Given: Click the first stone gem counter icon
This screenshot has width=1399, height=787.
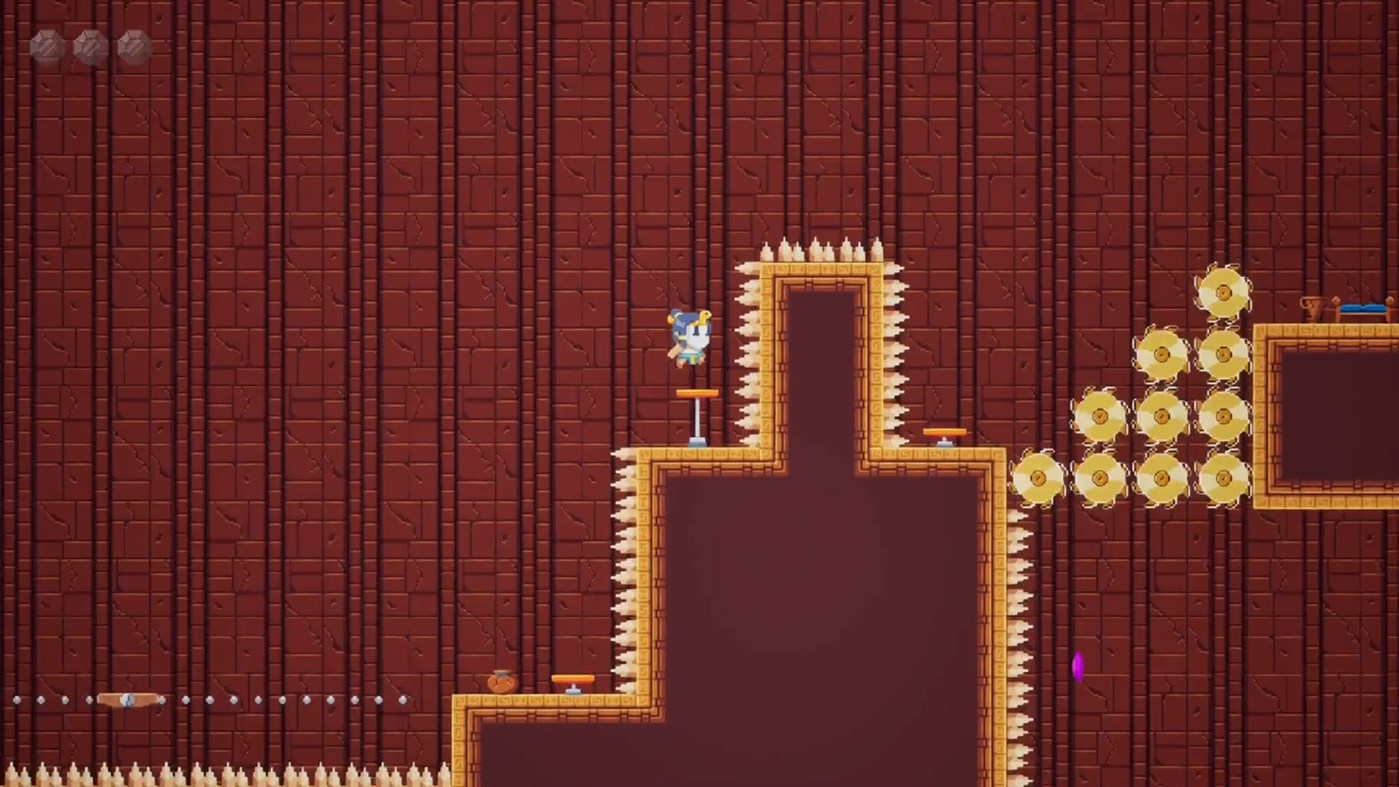Looking at the screenshot, I should pyautogui.click(x=46, y=45).
